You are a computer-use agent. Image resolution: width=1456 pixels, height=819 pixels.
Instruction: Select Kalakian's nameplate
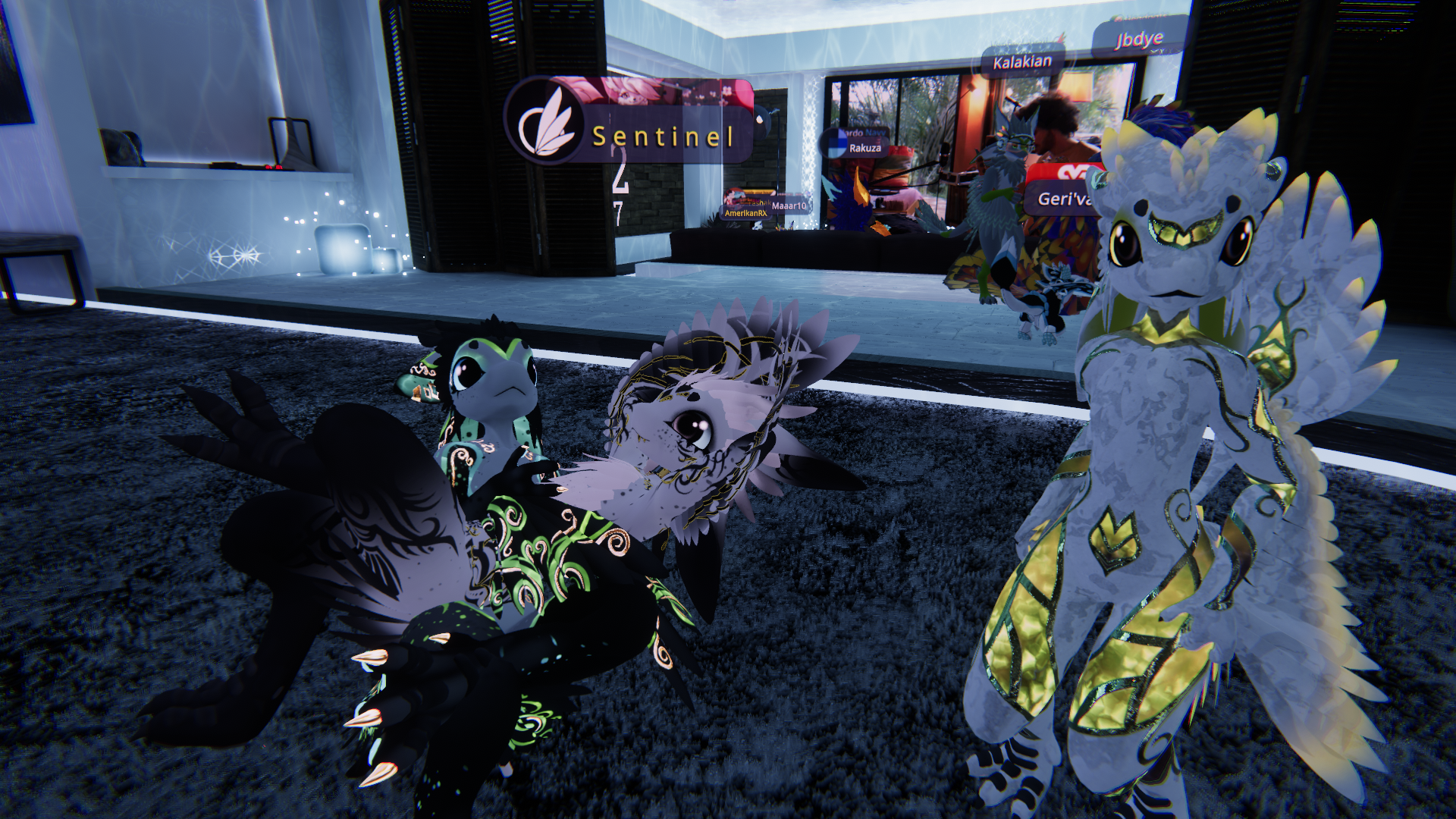tap(1022, 62)
